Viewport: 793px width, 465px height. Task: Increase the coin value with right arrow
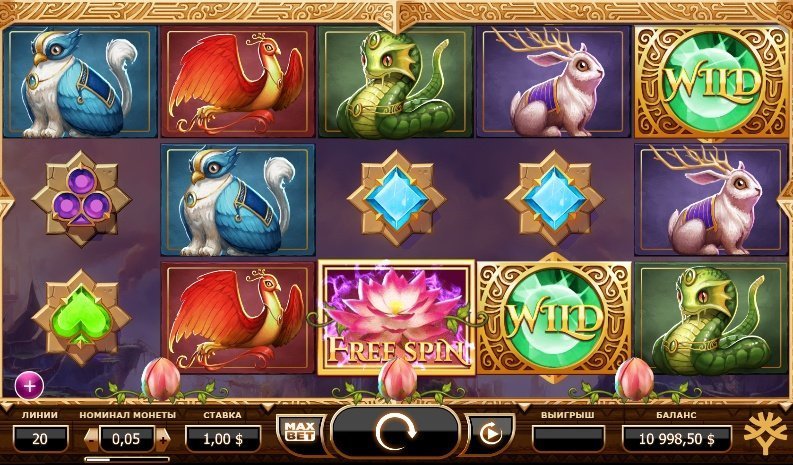click(163, 437)
